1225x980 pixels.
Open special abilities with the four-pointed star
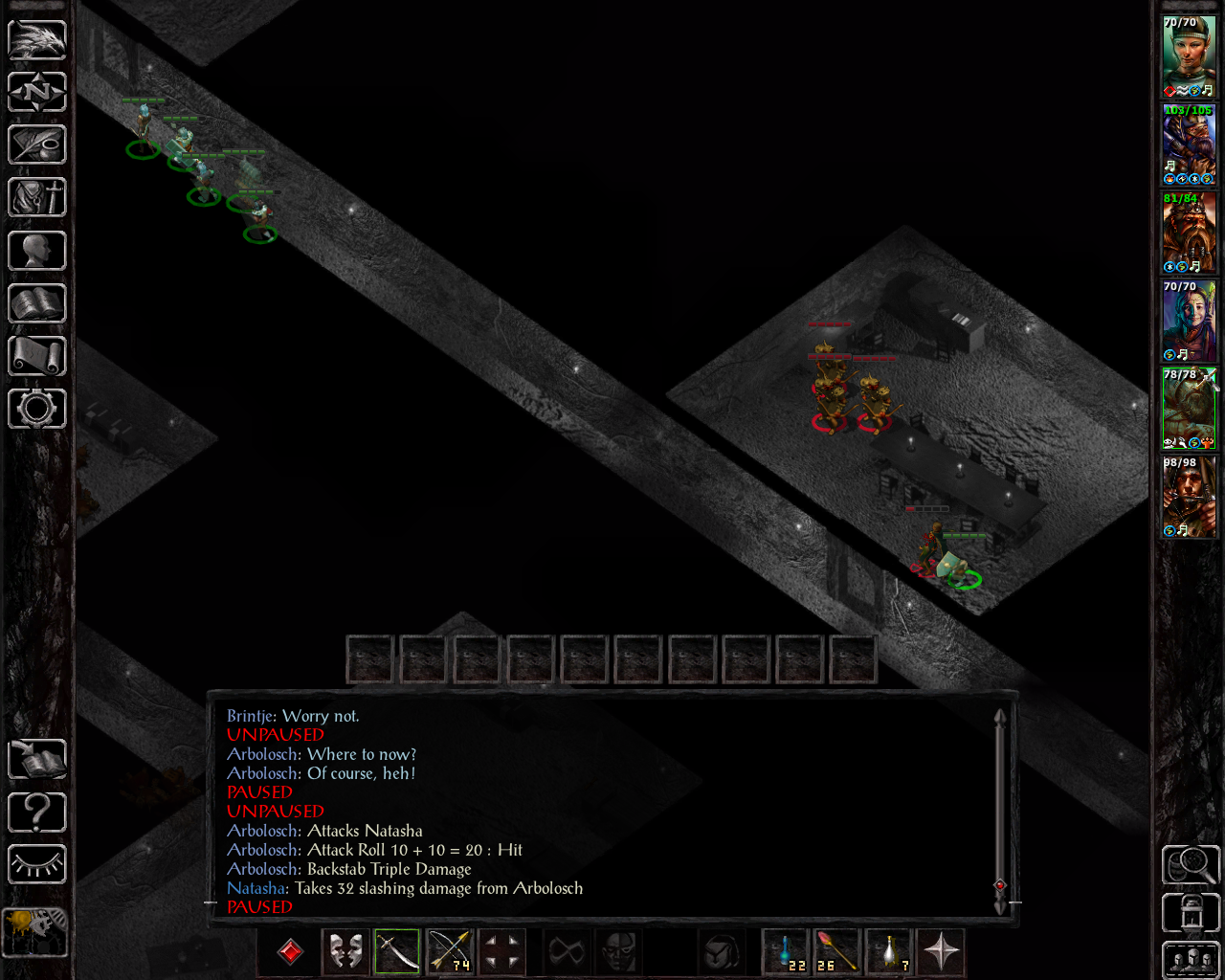click(941, 951)
